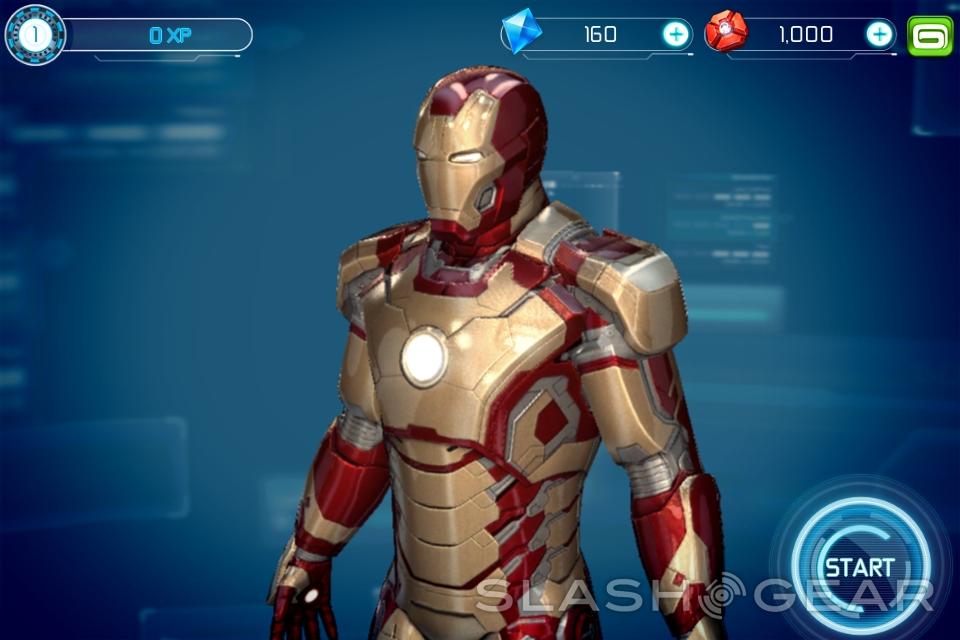The width and height of the screenshot is (960, 640).
Task: Add more blue crystals with plus button
Action: click(676, 35)
